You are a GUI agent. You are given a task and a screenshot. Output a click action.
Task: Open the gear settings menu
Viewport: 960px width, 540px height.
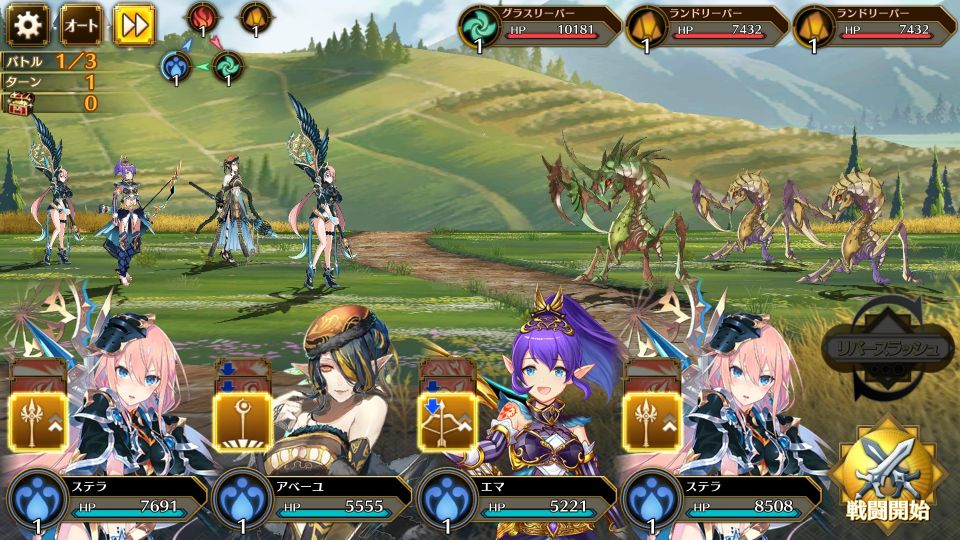pyautogui.click(x=28, y=25)
